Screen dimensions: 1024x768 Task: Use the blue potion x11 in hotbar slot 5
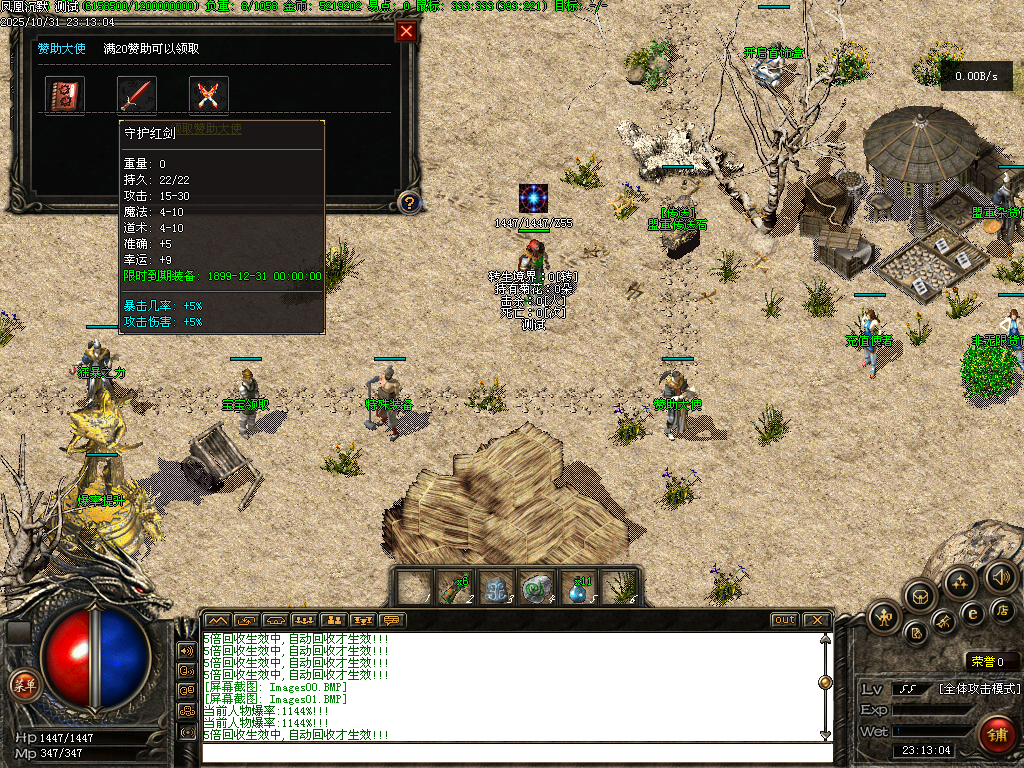[578, 587]
